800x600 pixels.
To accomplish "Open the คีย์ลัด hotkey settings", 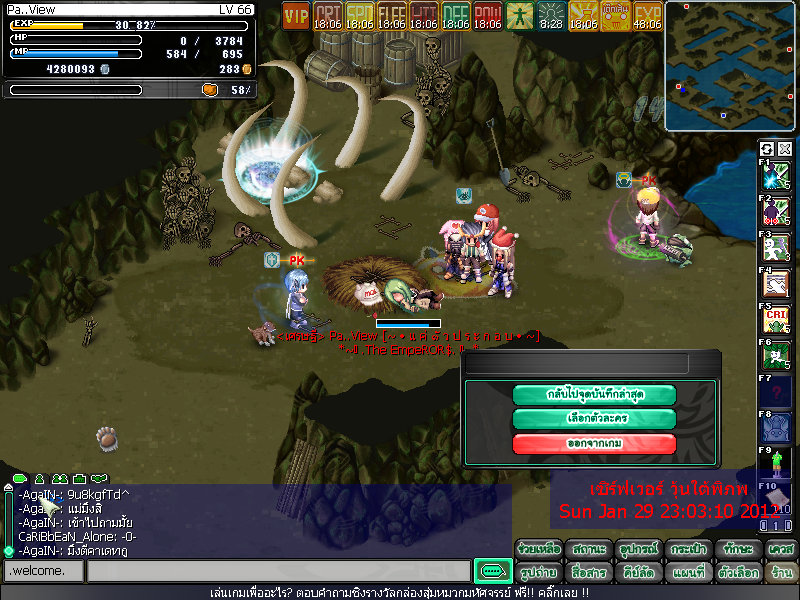I will click(638, 573).
